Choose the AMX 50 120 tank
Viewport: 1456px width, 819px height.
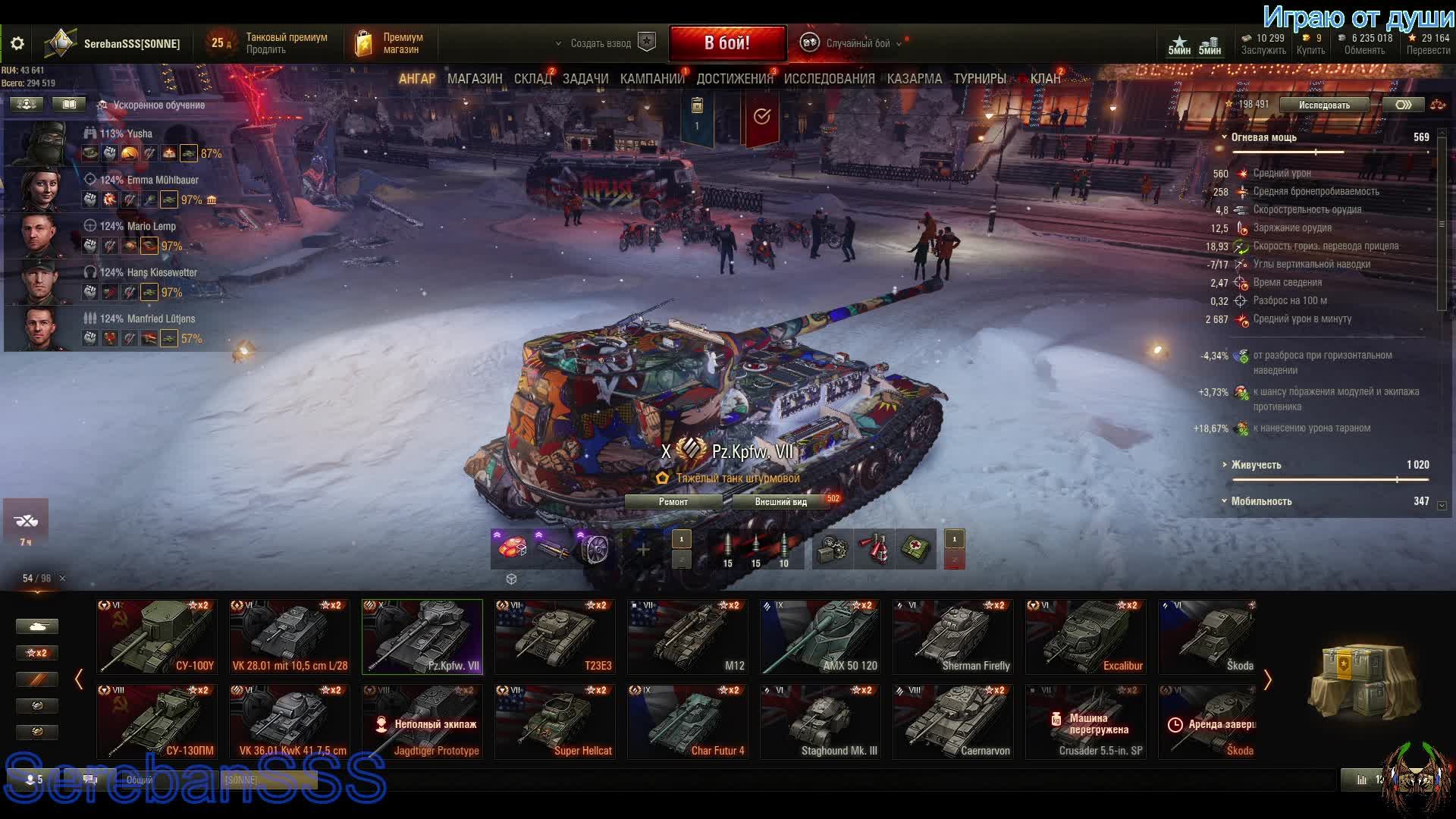point(821,636)
